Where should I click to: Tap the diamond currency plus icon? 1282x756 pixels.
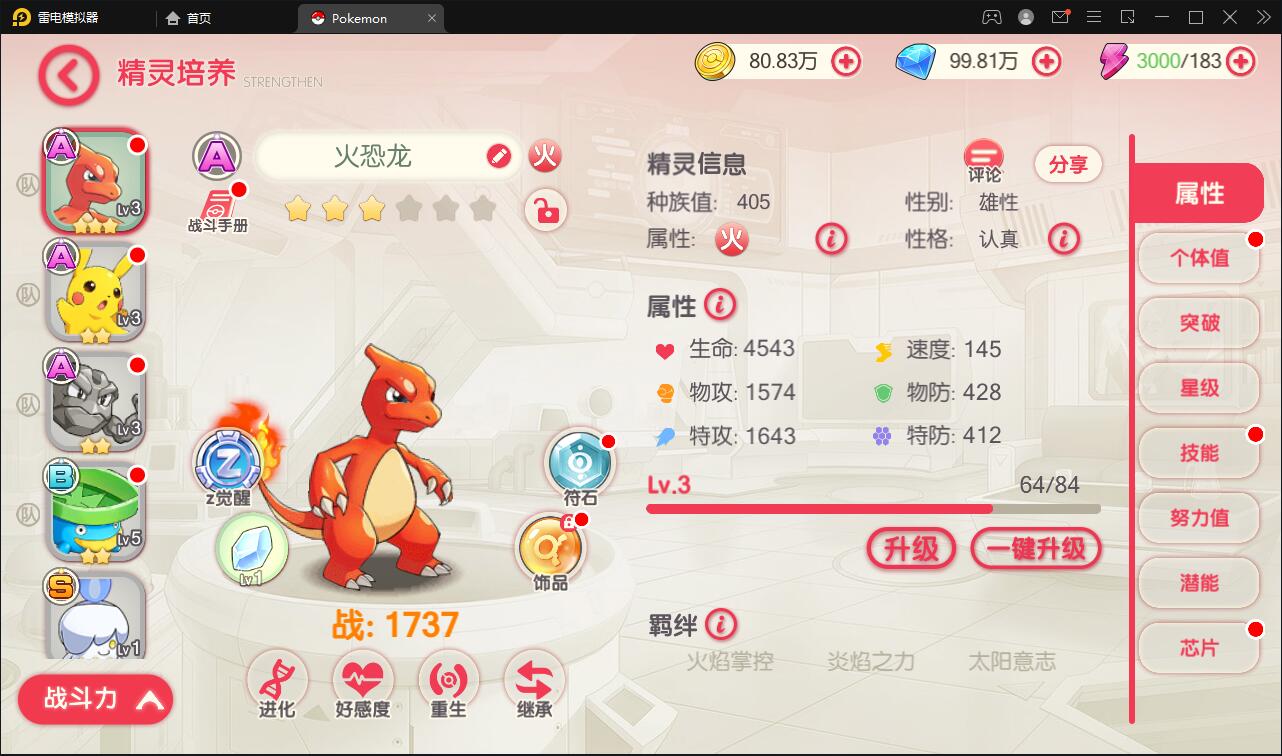click(x=1046, y=61)
